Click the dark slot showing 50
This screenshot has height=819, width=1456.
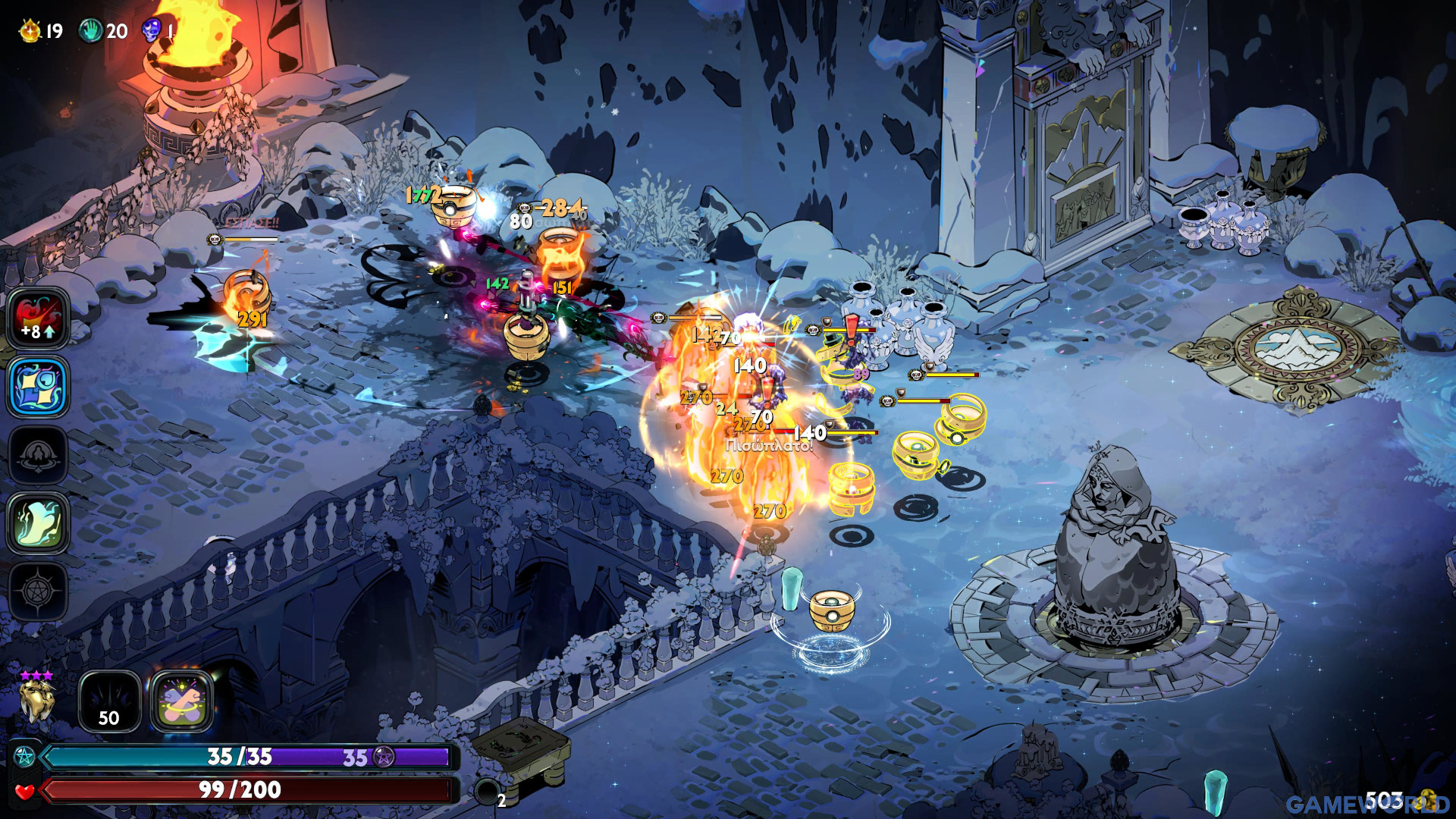[x=109, y=702]
